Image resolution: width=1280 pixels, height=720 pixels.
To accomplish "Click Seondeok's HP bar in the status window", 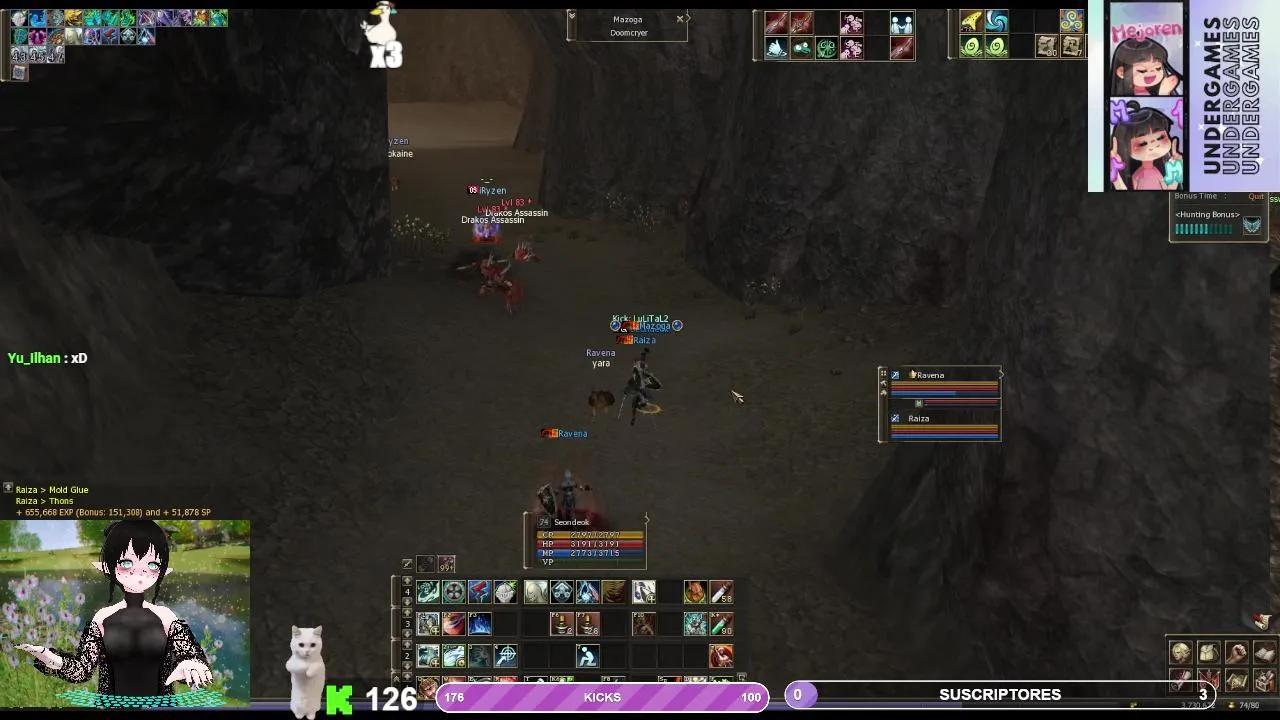I will pos(590,544).
